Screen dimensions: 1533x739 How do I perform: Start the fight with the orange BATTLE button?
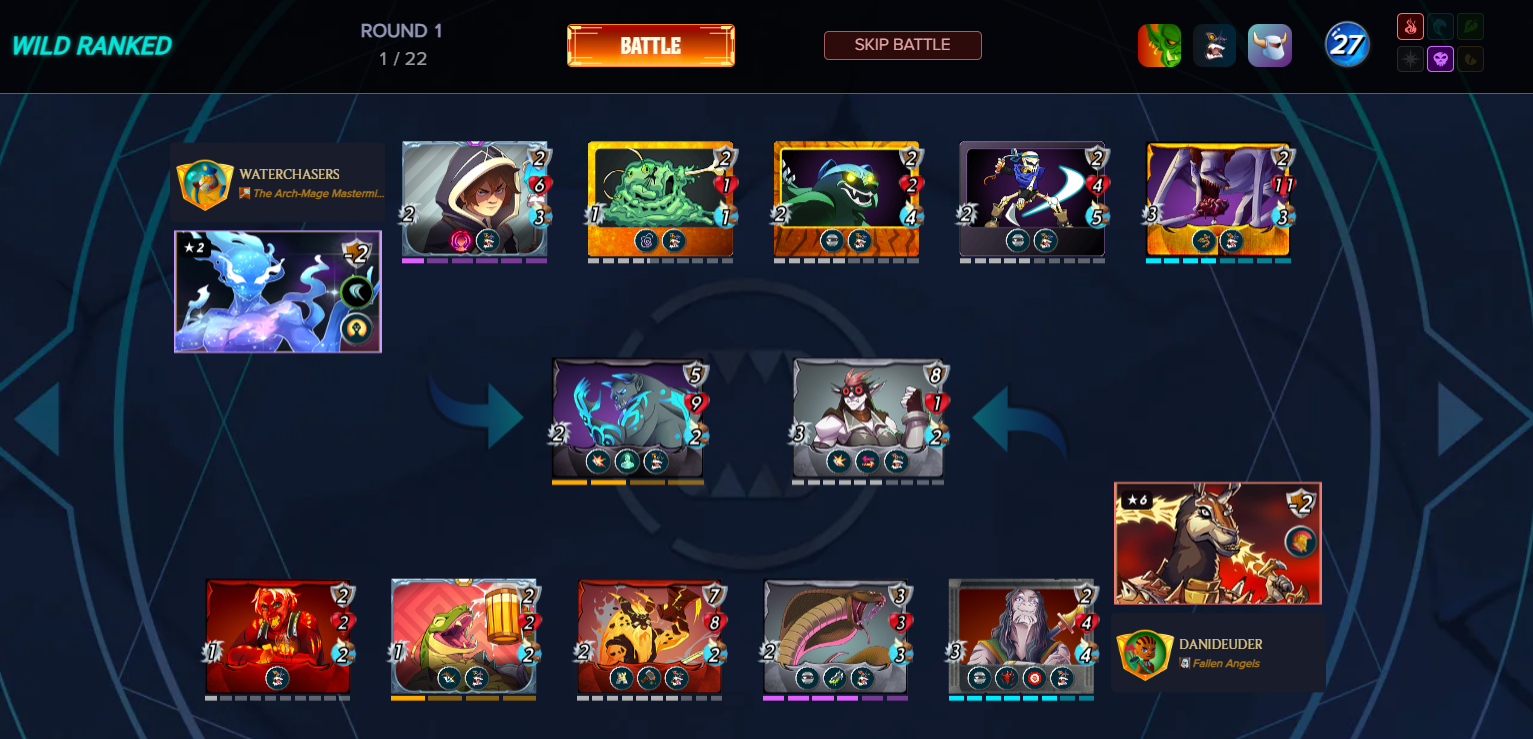pyautogui.click(x=650, y=46)
